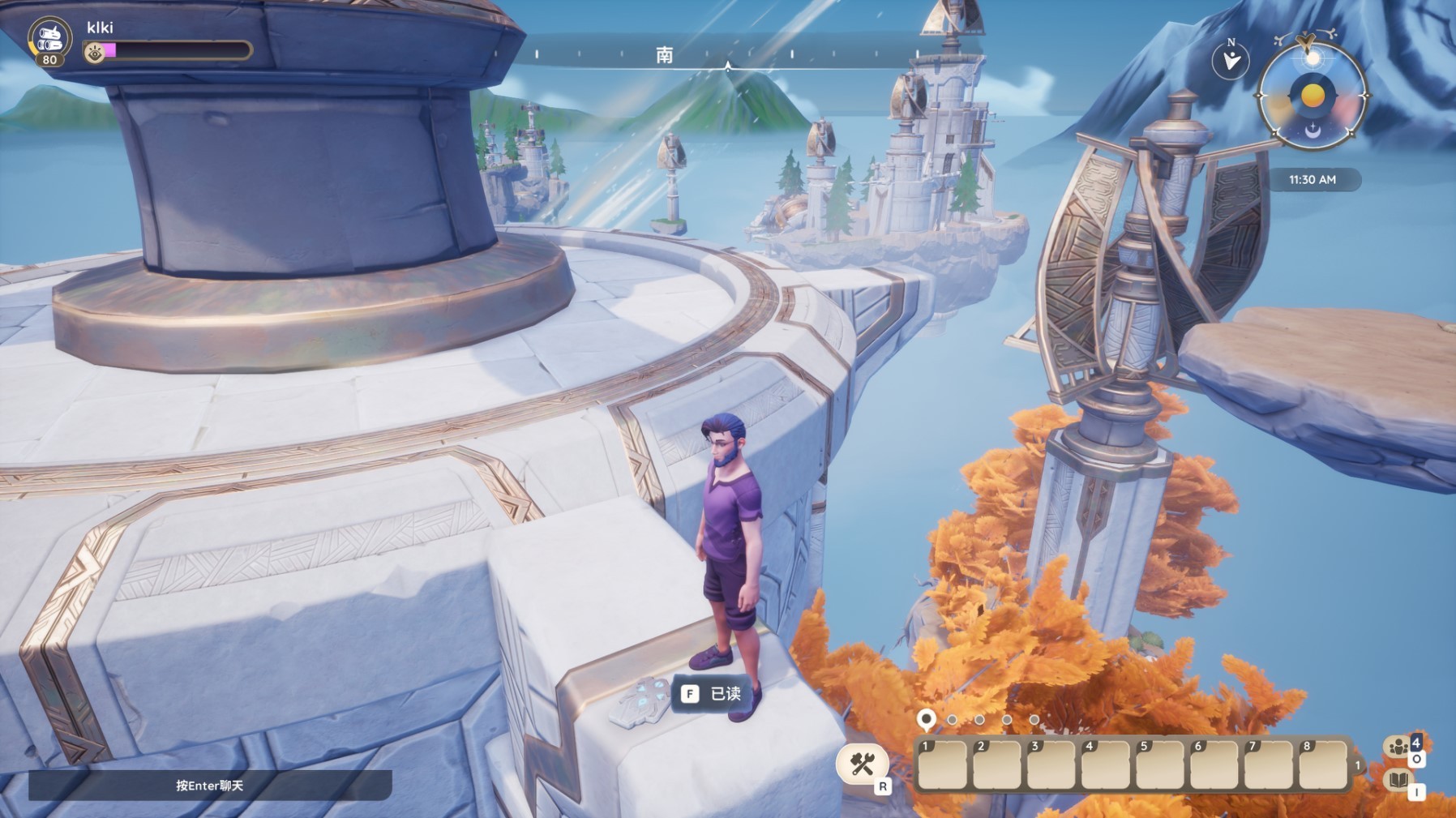1456x818 pixels.
Task: Open the tool wheel with crossed tools icon
Action: pos(861,764)
